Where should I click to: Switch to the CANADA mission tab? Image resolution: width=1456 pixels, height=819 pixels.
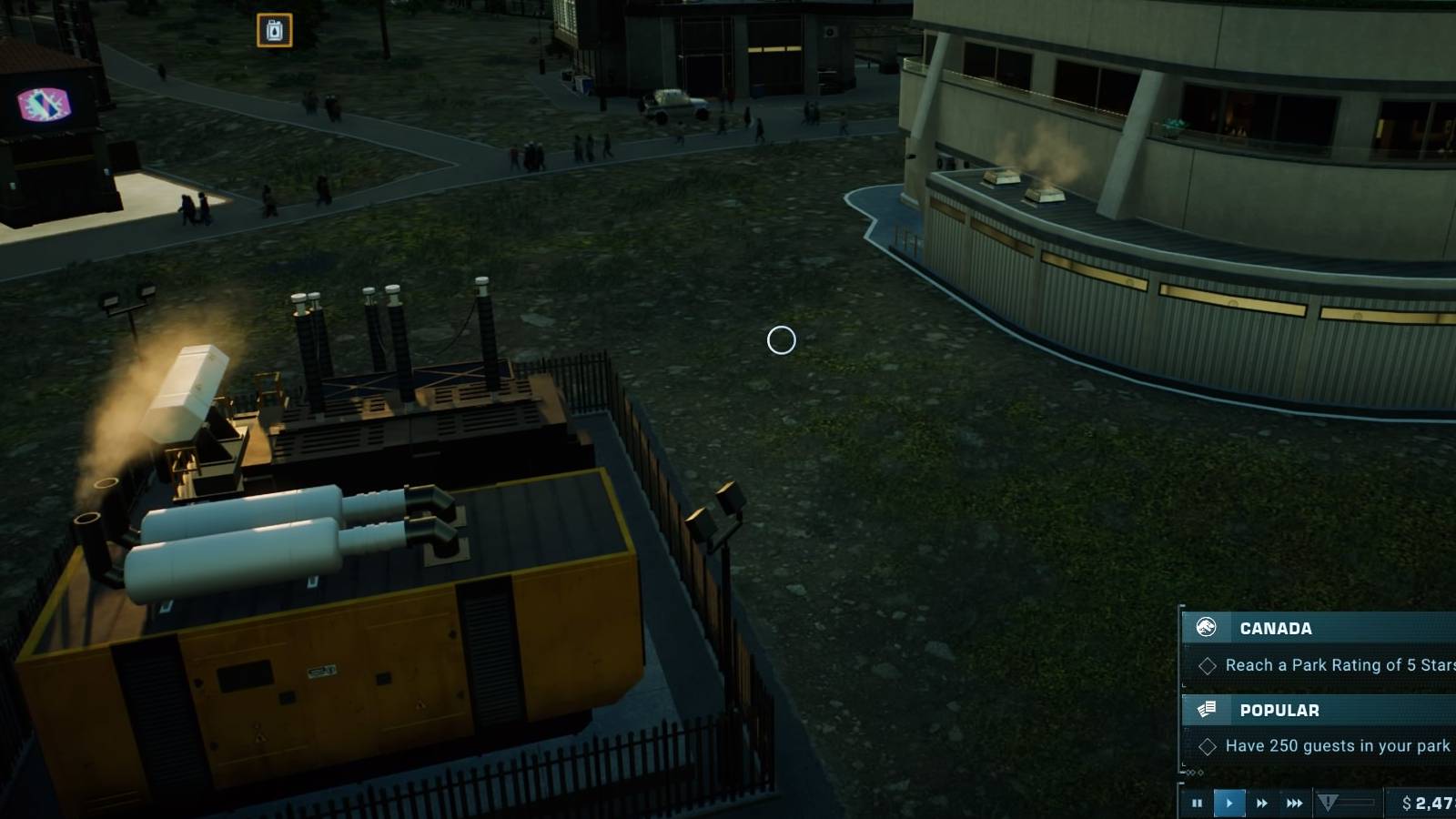point(1274,628)
